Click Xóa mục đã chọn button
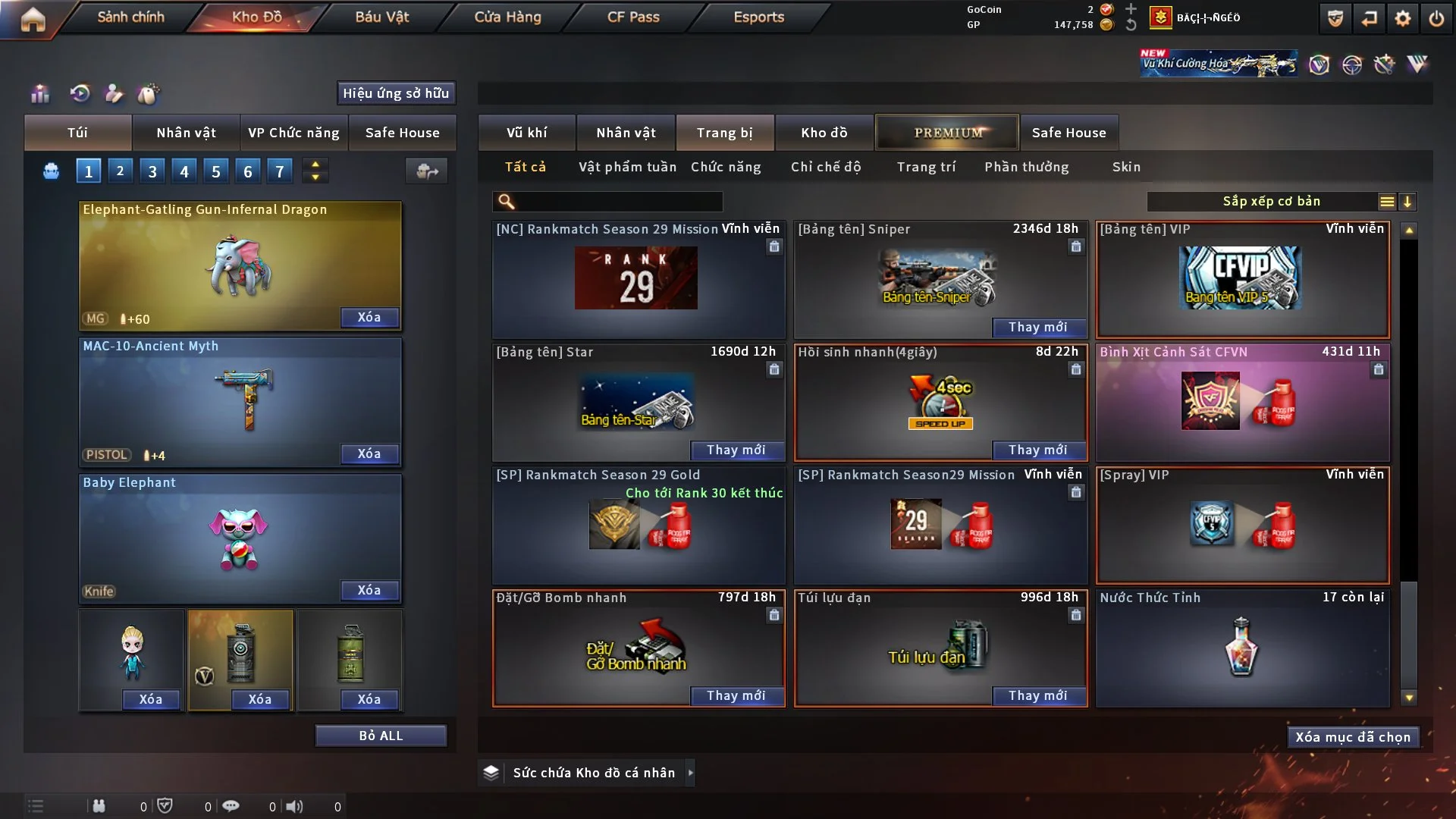This screenshot has width=1456, height=819. [1353, 737]
